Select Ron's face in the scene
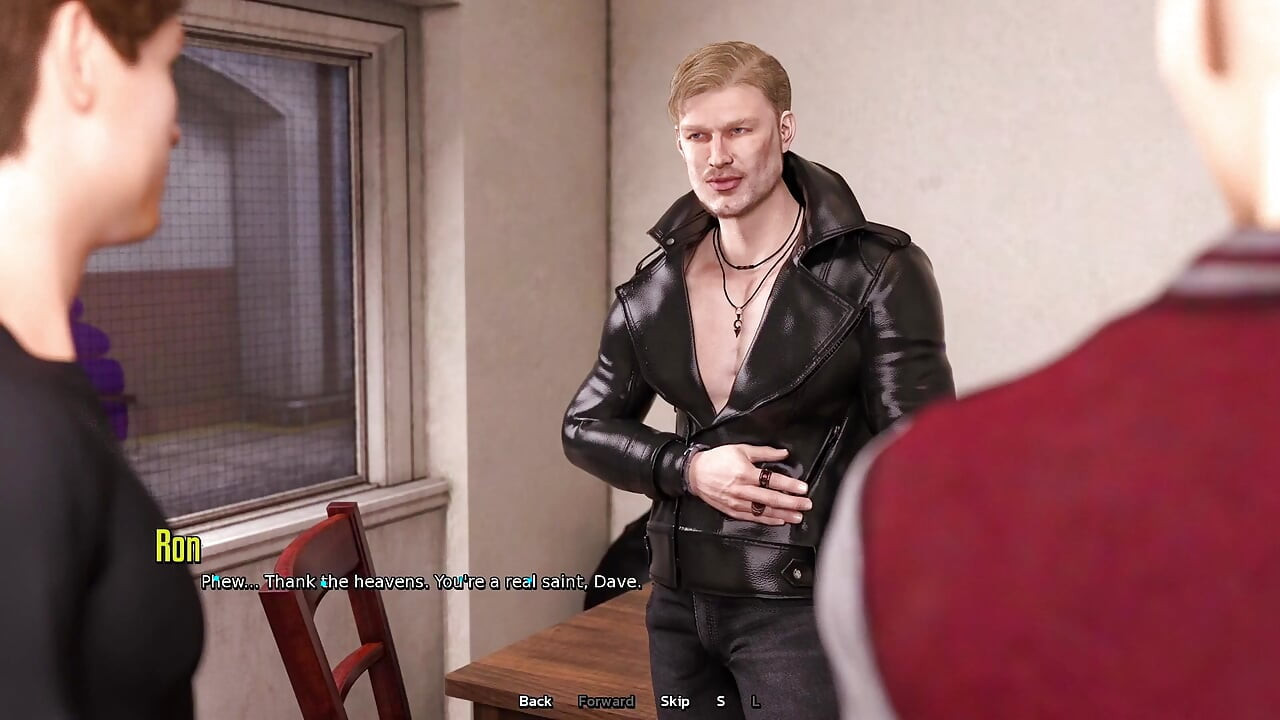 click(x=730, y=150)
